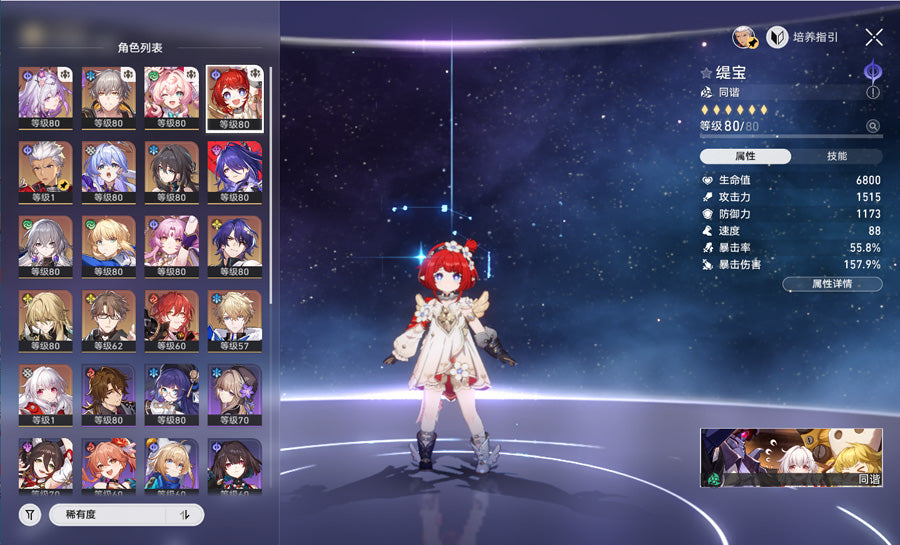The height and width of the screenshot is (545, 900).
Task: Open the character filter funnel
Action: (31, 515)
